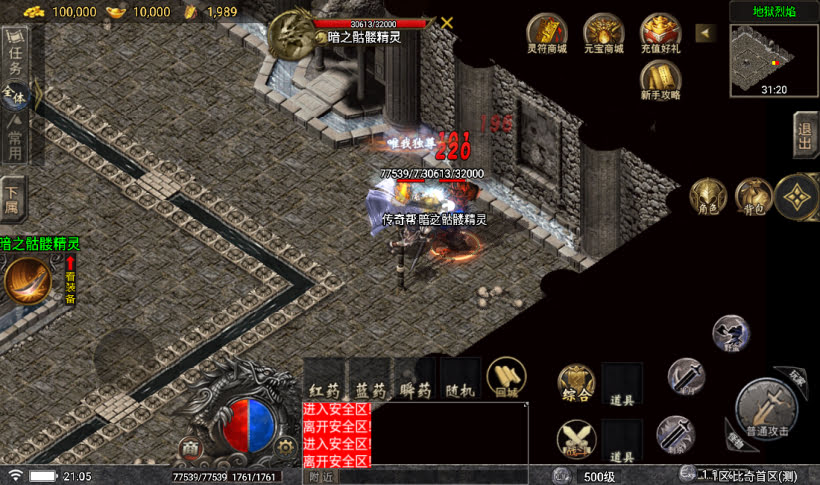The width and height of the screenshot is (820, 485).
Task: Open the 背包 backpack
Action: coord(753,195)
